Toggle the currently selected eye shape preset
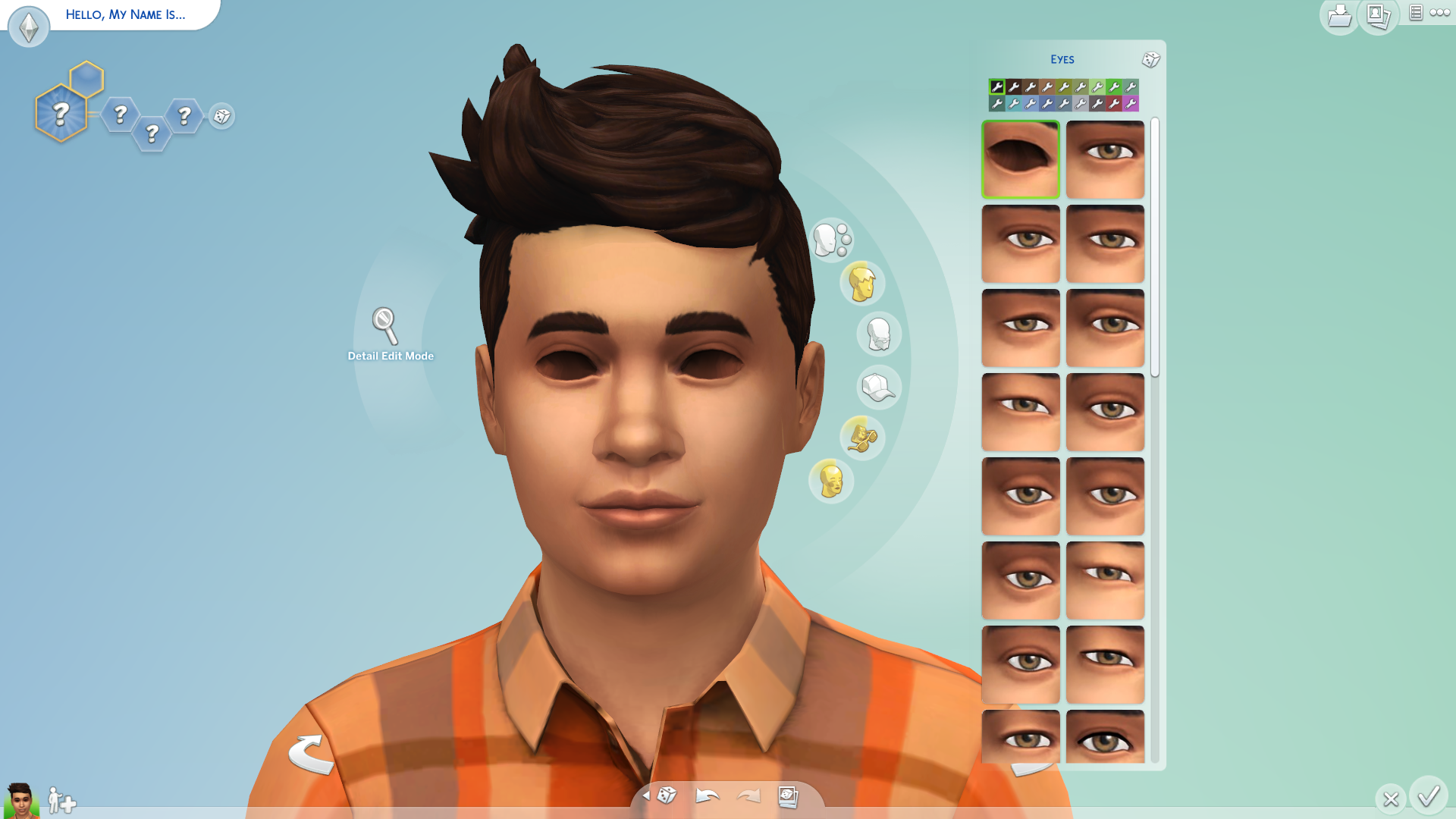1456x819 pixels. click(1020, 158)
